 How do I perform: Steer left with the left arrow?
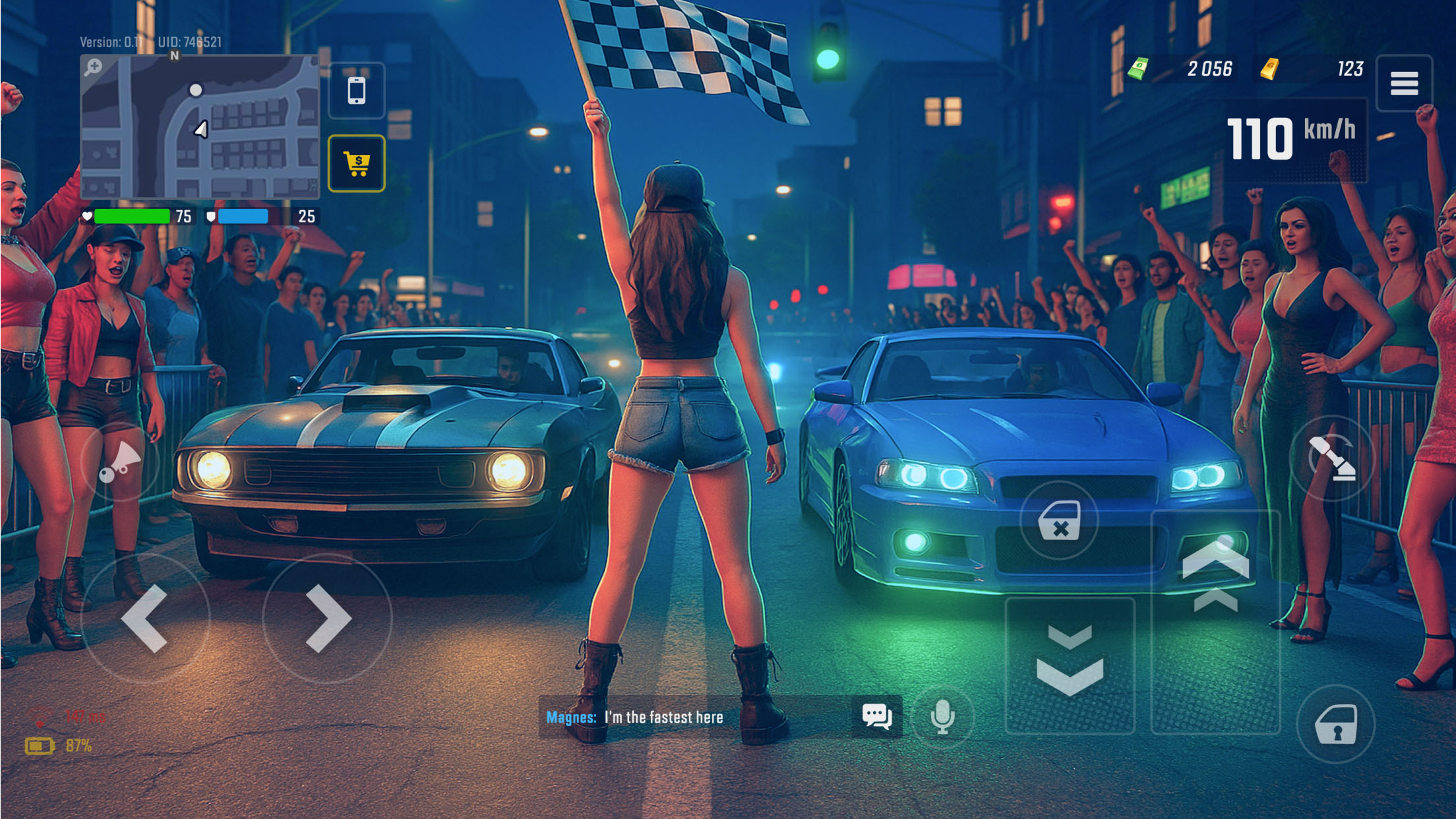point(145,619)
